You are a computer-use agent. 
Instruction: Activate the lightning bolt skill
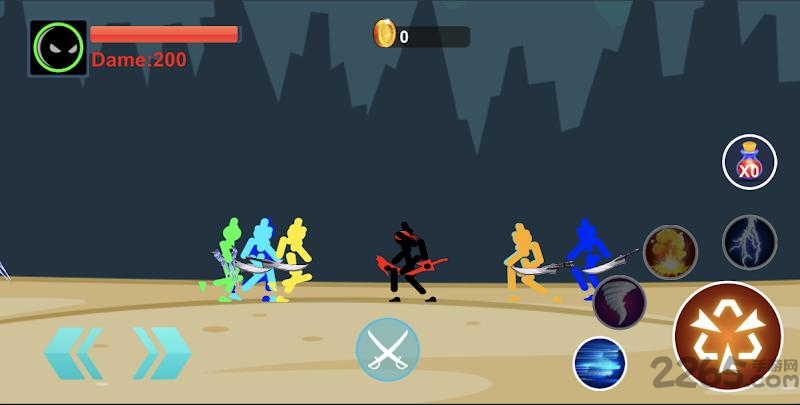749,242
